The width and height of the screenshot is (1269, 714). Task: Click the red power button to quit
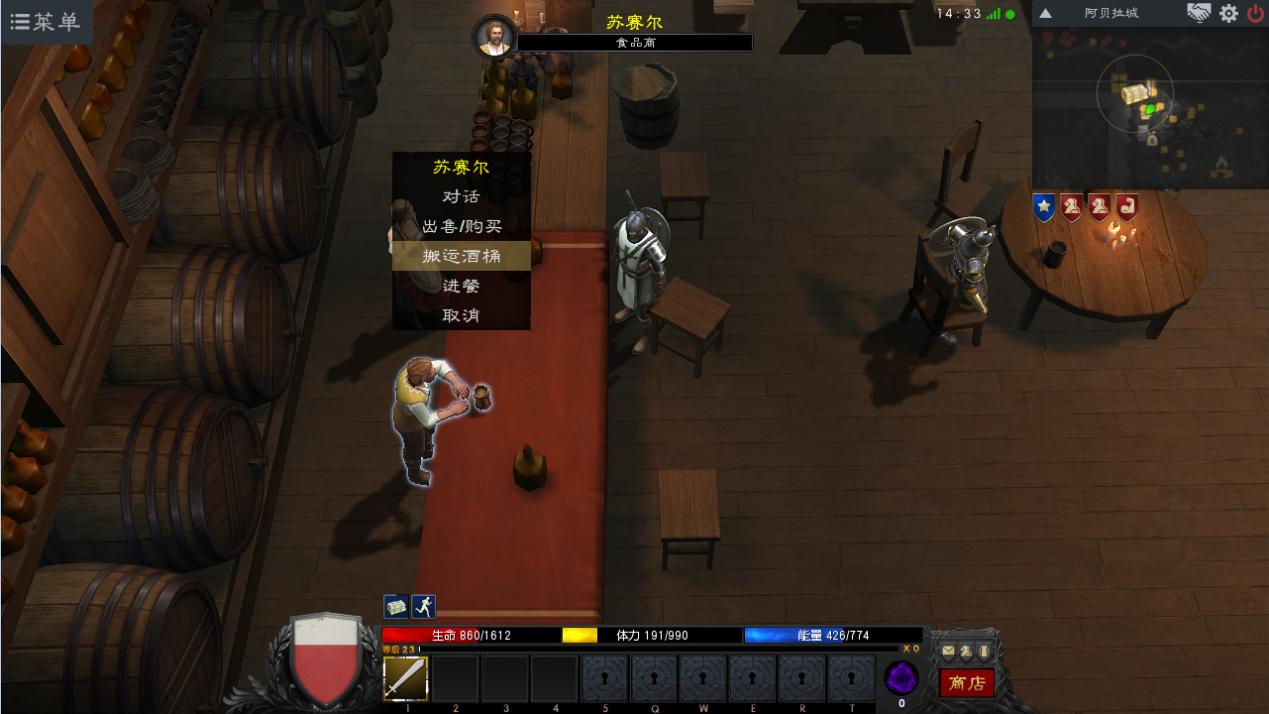coord(1255,14)
